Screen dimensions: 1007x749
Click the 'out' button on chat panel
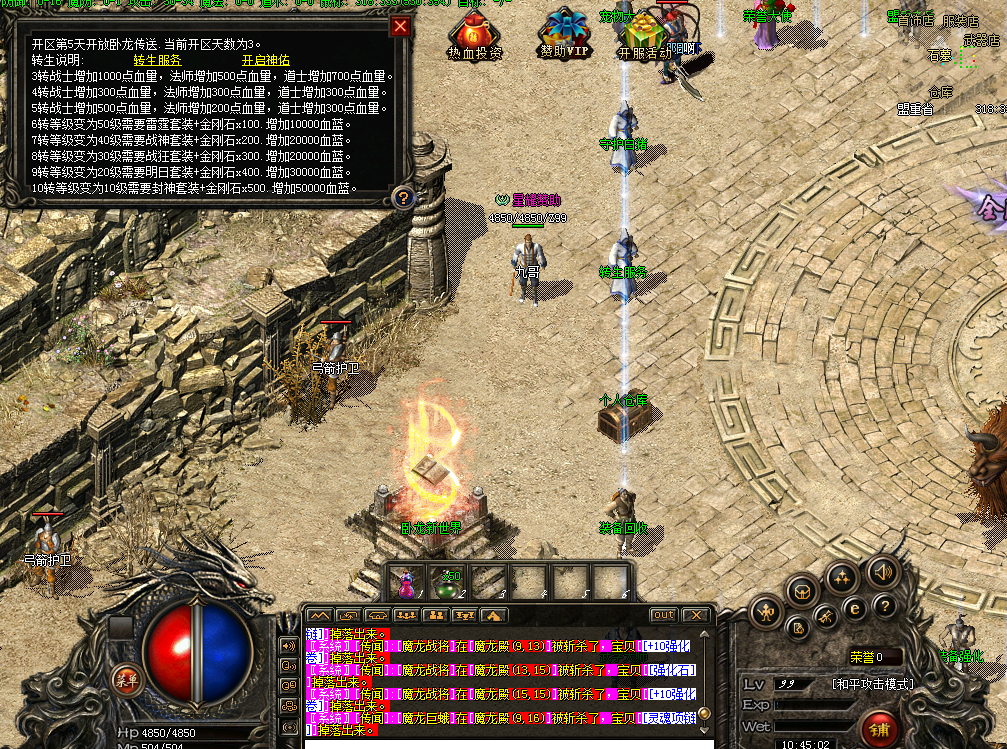[x=663, y=615]
